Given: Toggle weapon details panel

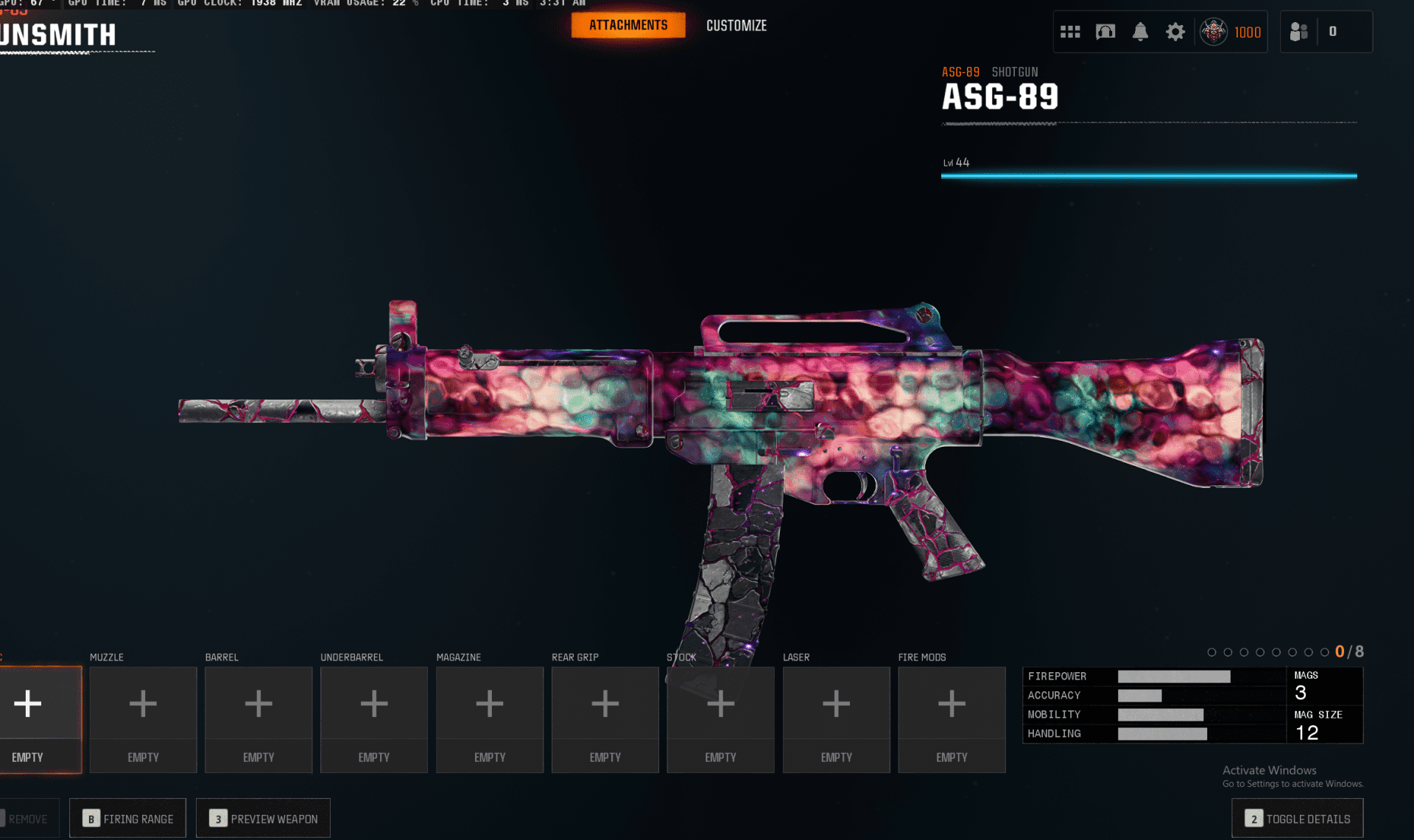Looking at the screenshot, I should tap(1298, 819).
